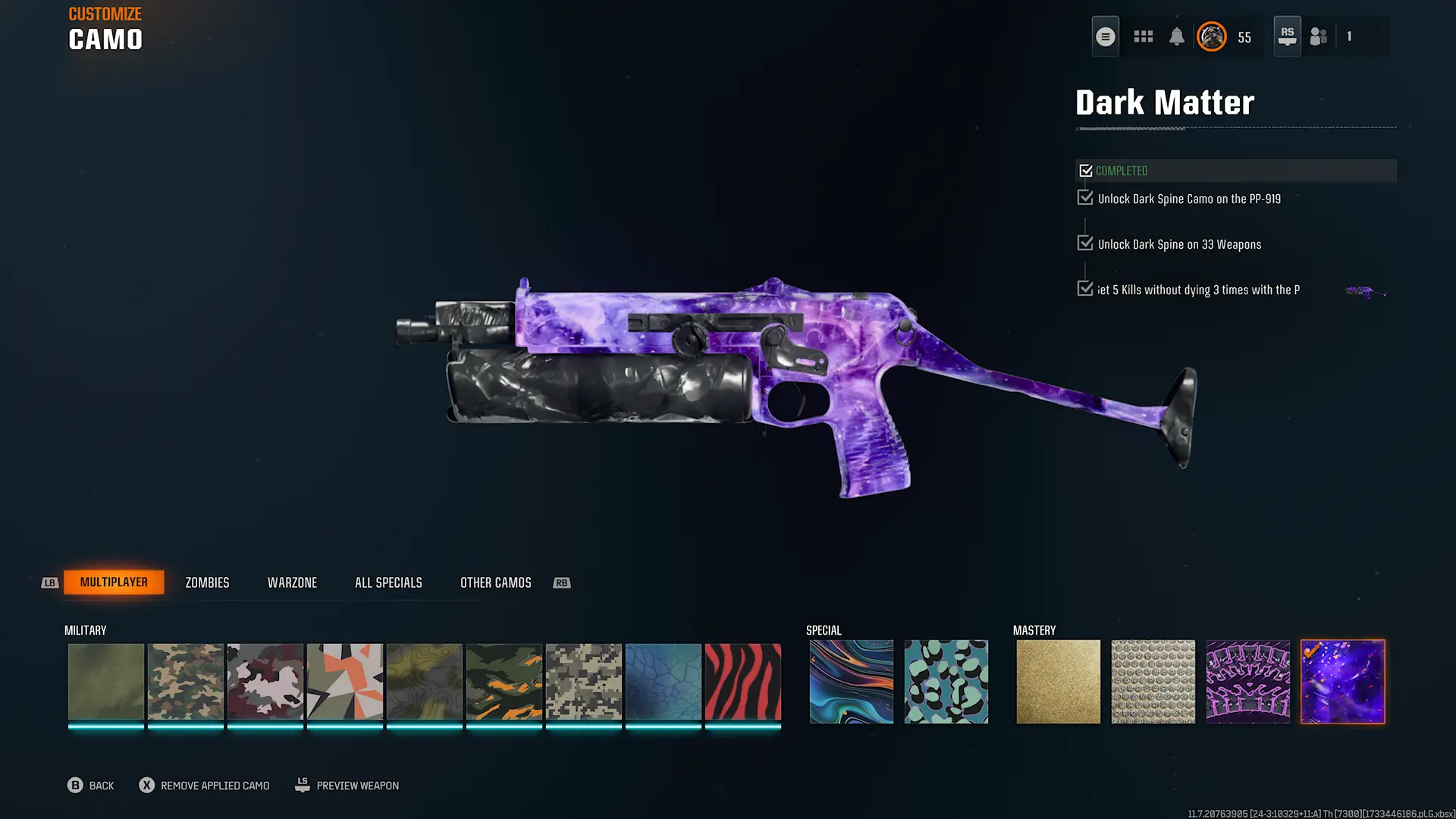Switch to the Zombies tab
The height and width of the screenshot is (819, 1456).
pyautogui.click(x=206, y=582)
